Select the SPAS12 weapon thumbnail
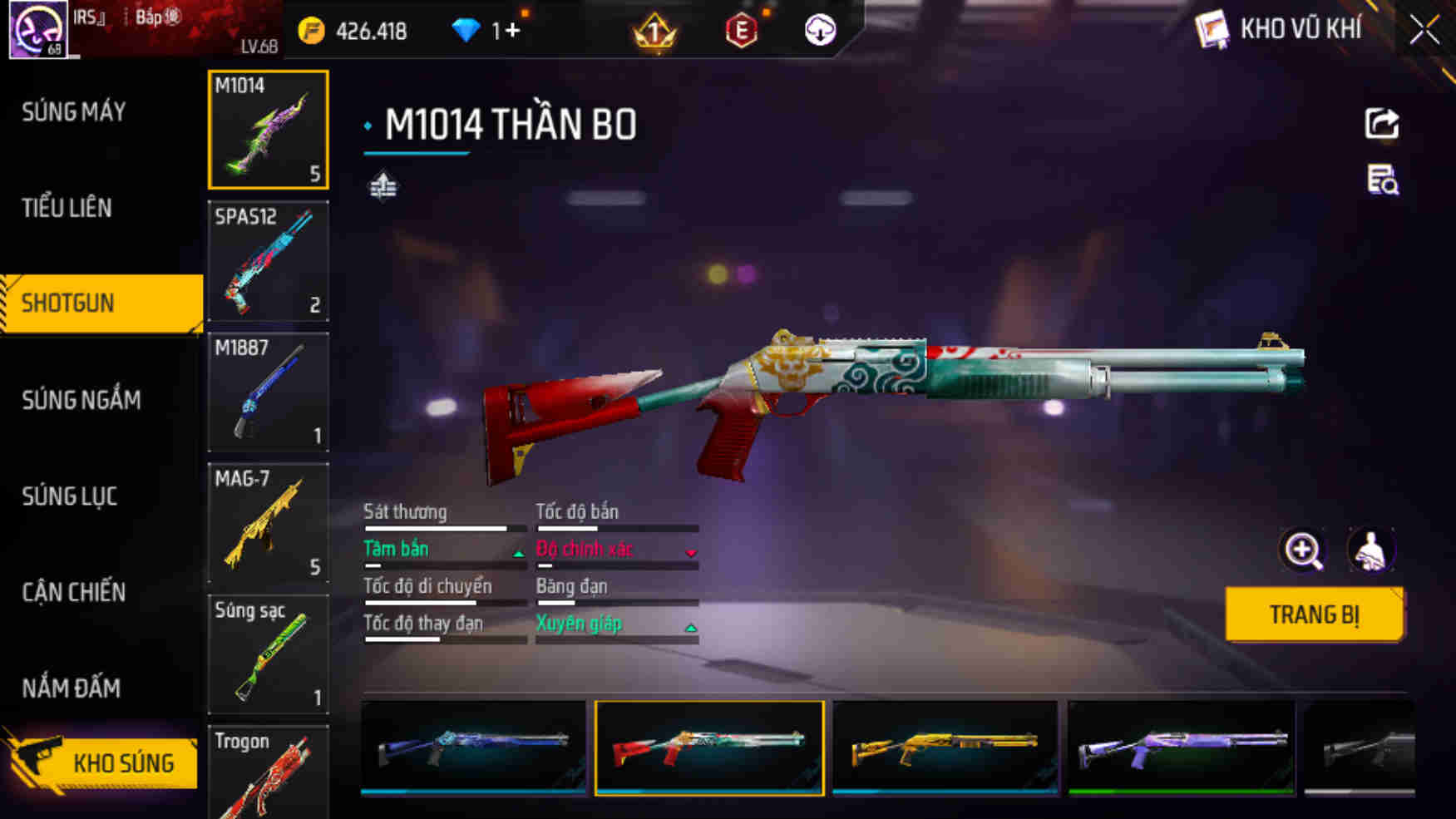The height and width of the screenshot is (819, 1456). tap(268, 261)
